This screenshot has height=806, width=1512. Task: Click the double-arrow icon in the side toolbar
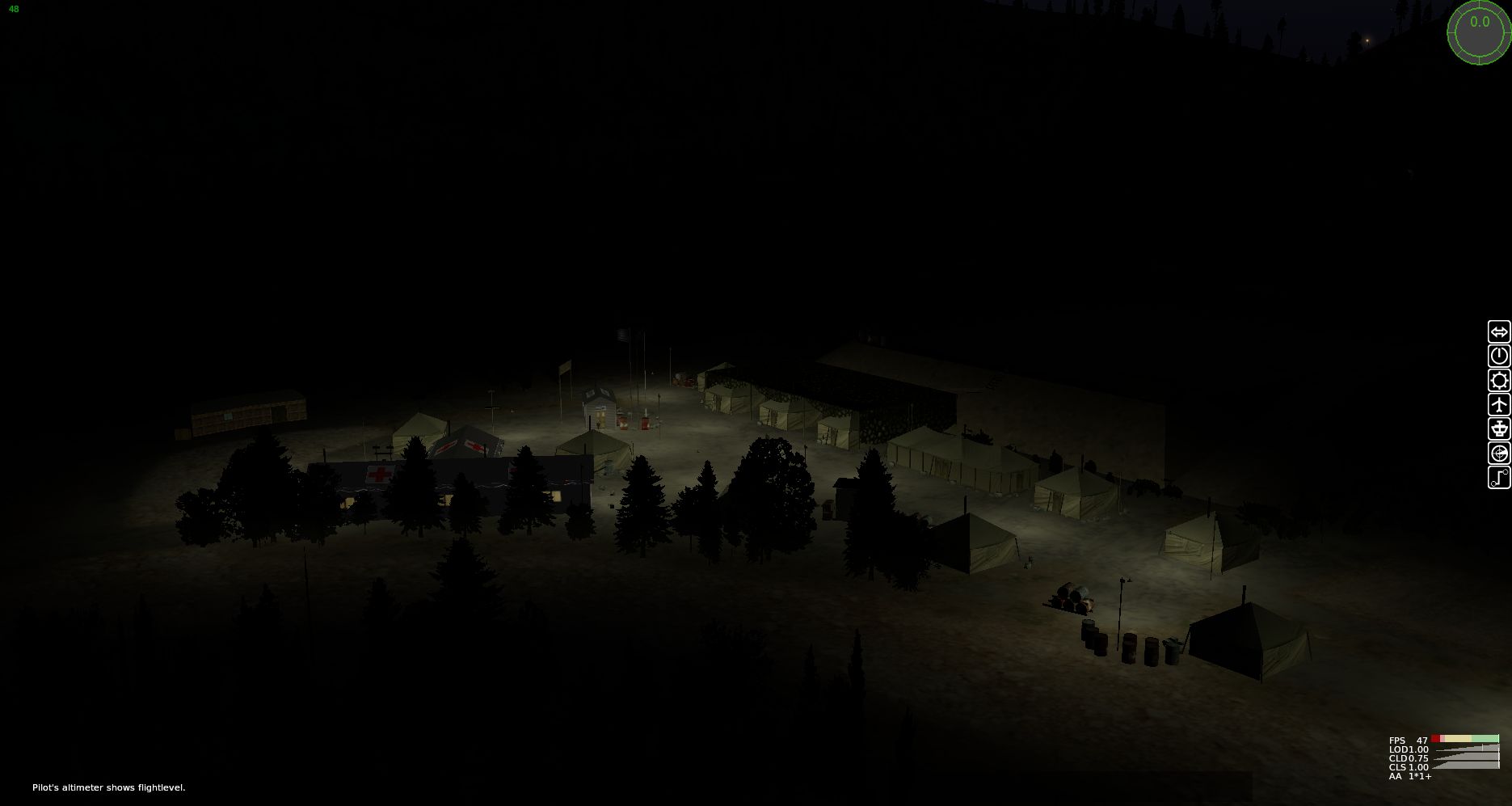tap(1498, 332)
